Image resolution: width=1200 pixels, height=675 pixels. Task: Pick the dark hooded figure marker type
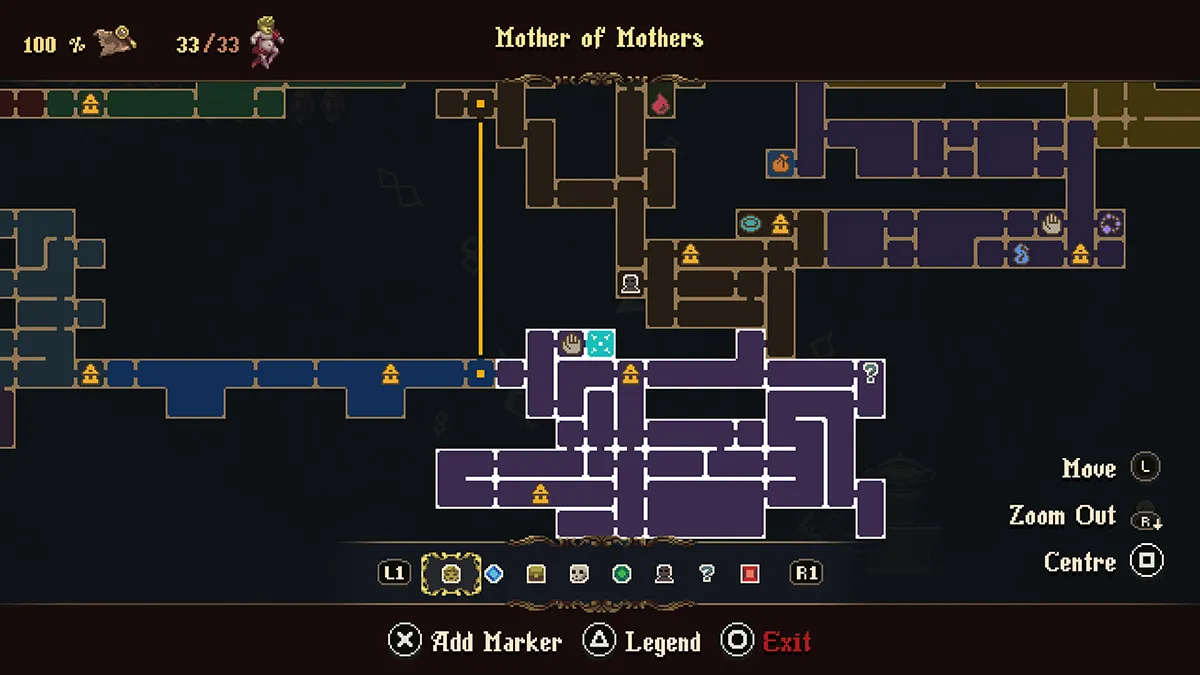664,574
